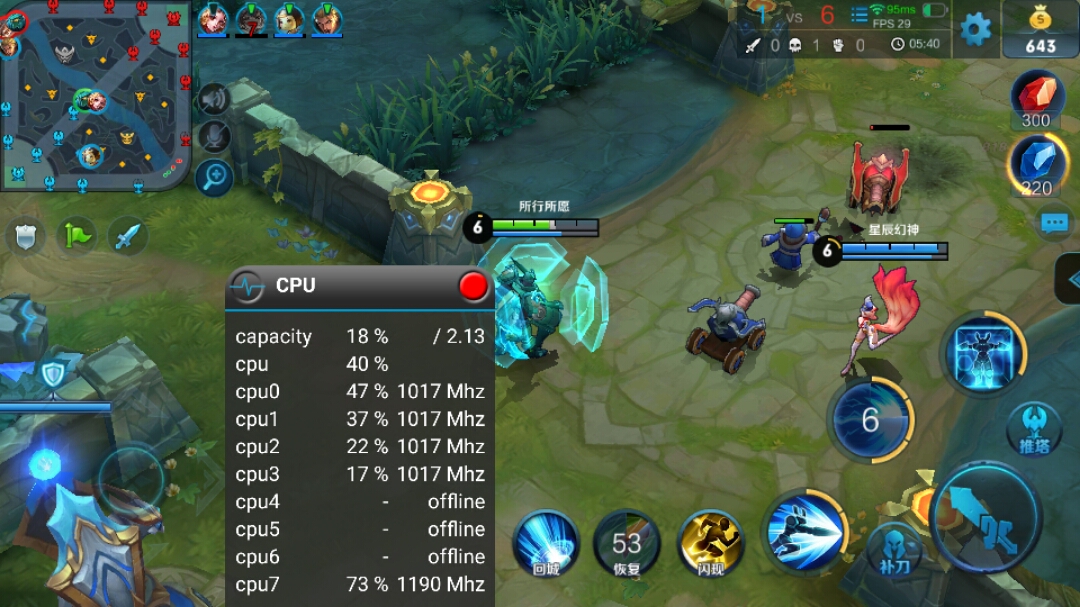1080x607 pixels.
Task: Expand the arrow tab on the right edge
Action: [1068, 278]
